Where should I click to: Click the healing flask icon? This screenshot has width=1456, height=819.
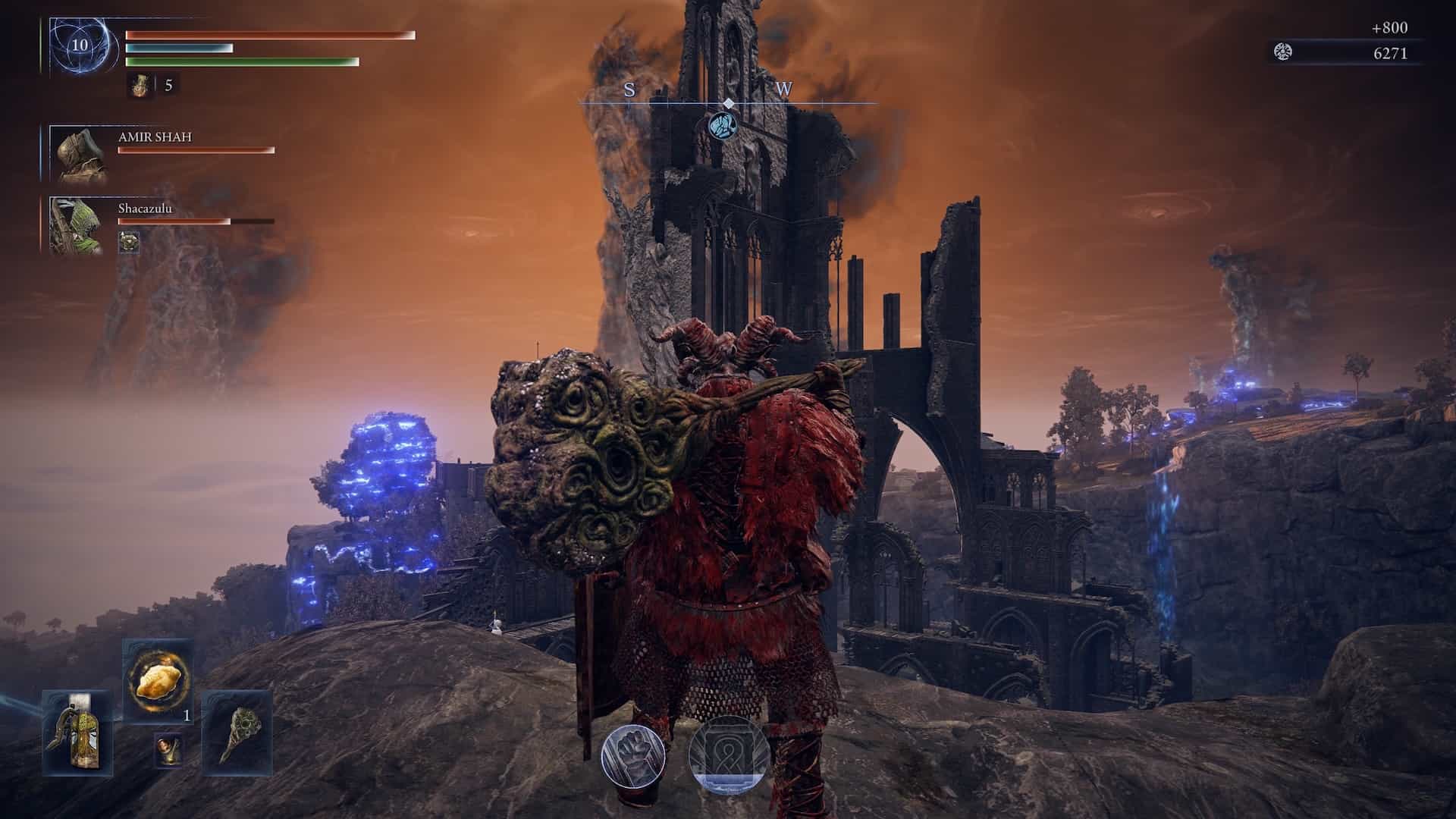point(137,85)
